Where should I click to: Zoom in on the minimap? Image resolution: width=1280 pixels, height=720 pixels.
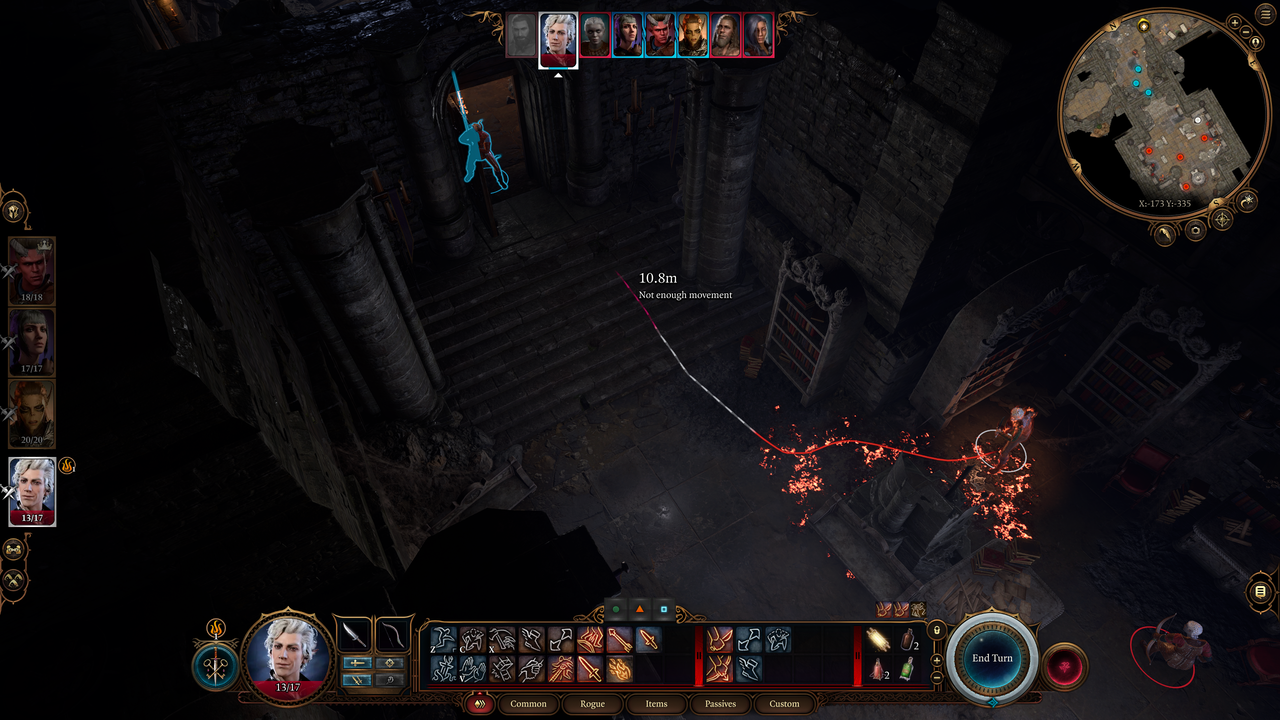pos(1235,21)
